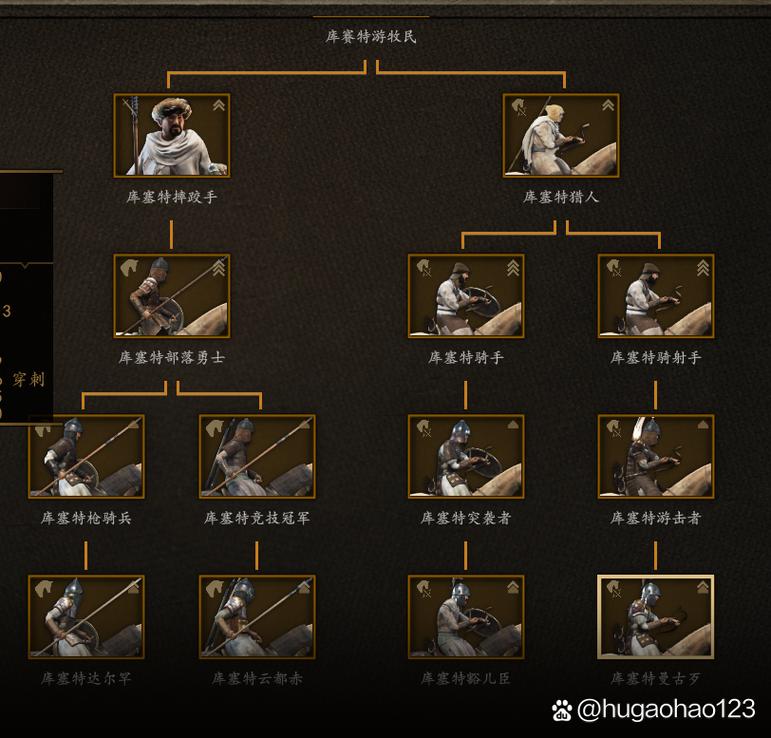Select the 库塞特猎人 troop portrait
The image size is (771, 738).
point(561,136)
